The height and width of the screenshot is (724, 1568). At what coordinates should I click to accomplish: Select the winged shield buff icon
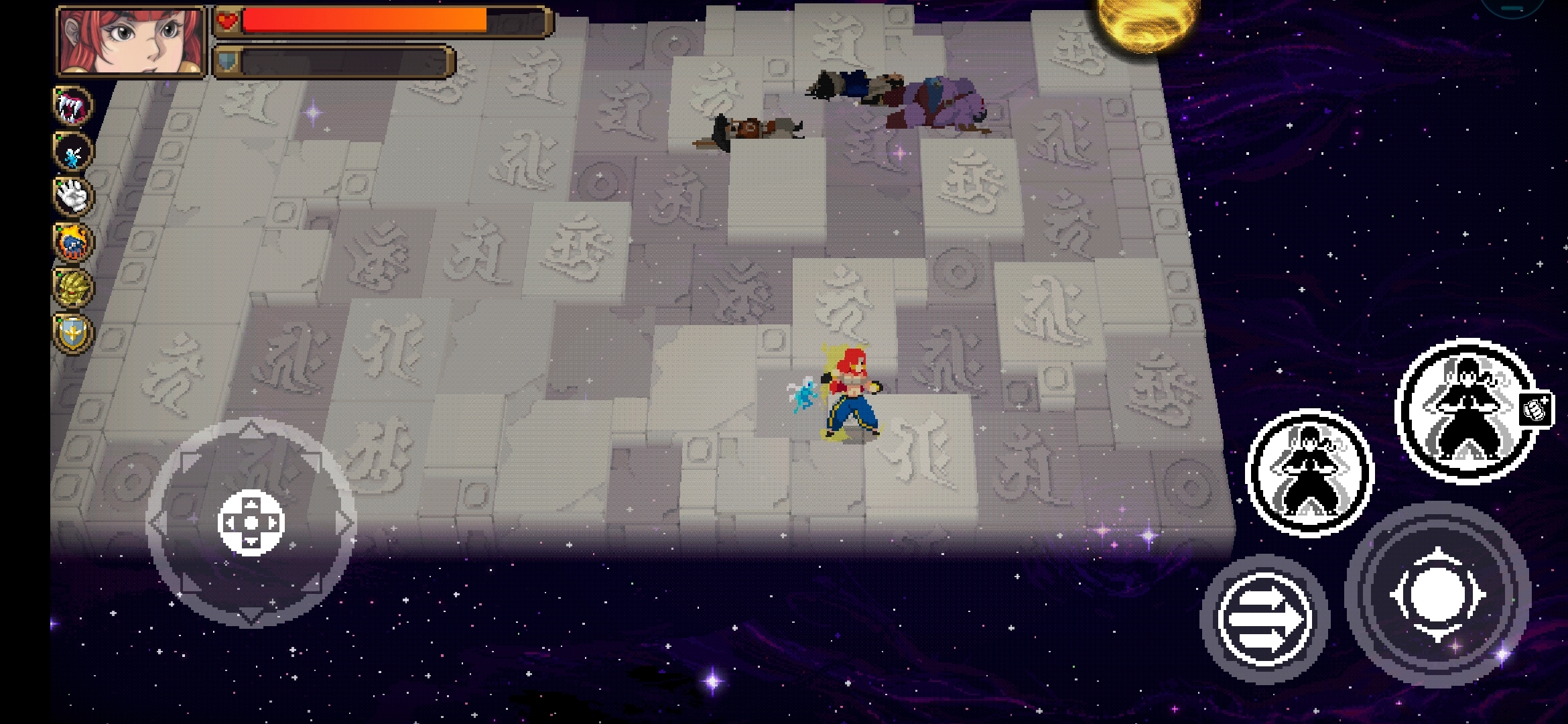click(x=73, y=333)
